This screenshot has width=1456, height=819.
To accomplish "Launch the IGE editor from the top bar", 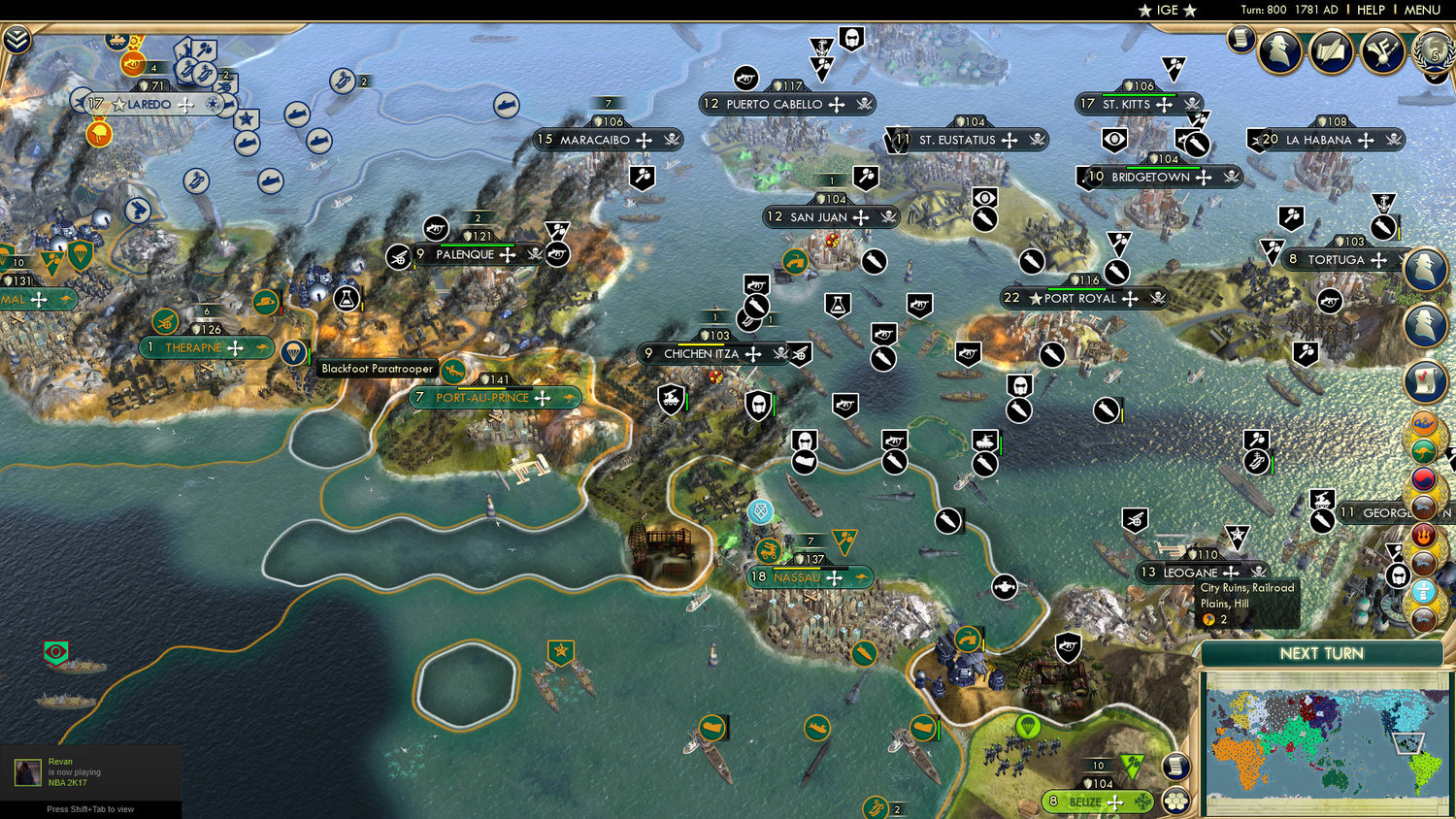I will [1167, 11].
